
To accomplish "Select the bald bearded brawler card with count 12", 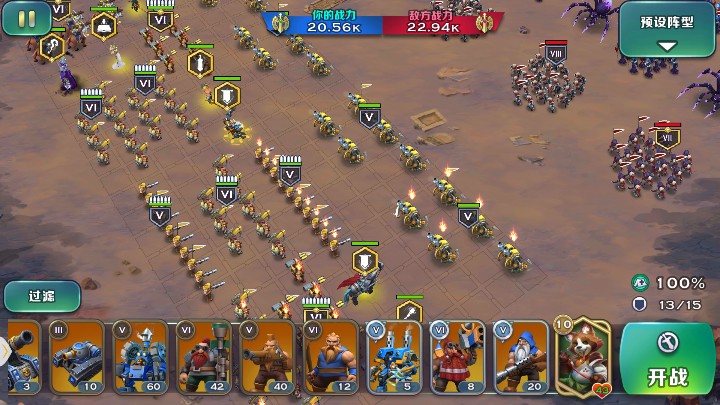I will 330,357.
